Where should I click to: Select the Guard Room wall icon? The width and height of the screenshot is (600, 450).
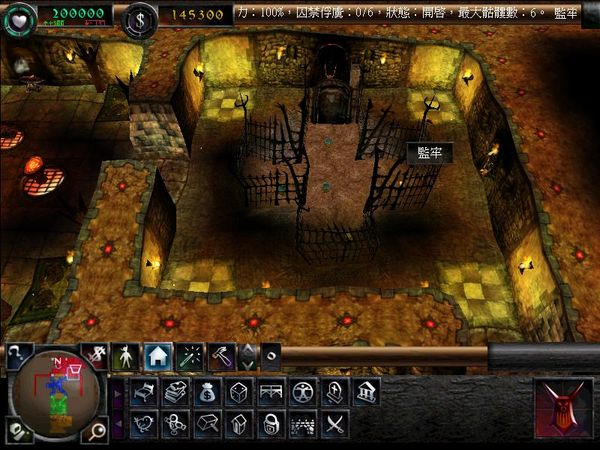click(x=302, y=424)
